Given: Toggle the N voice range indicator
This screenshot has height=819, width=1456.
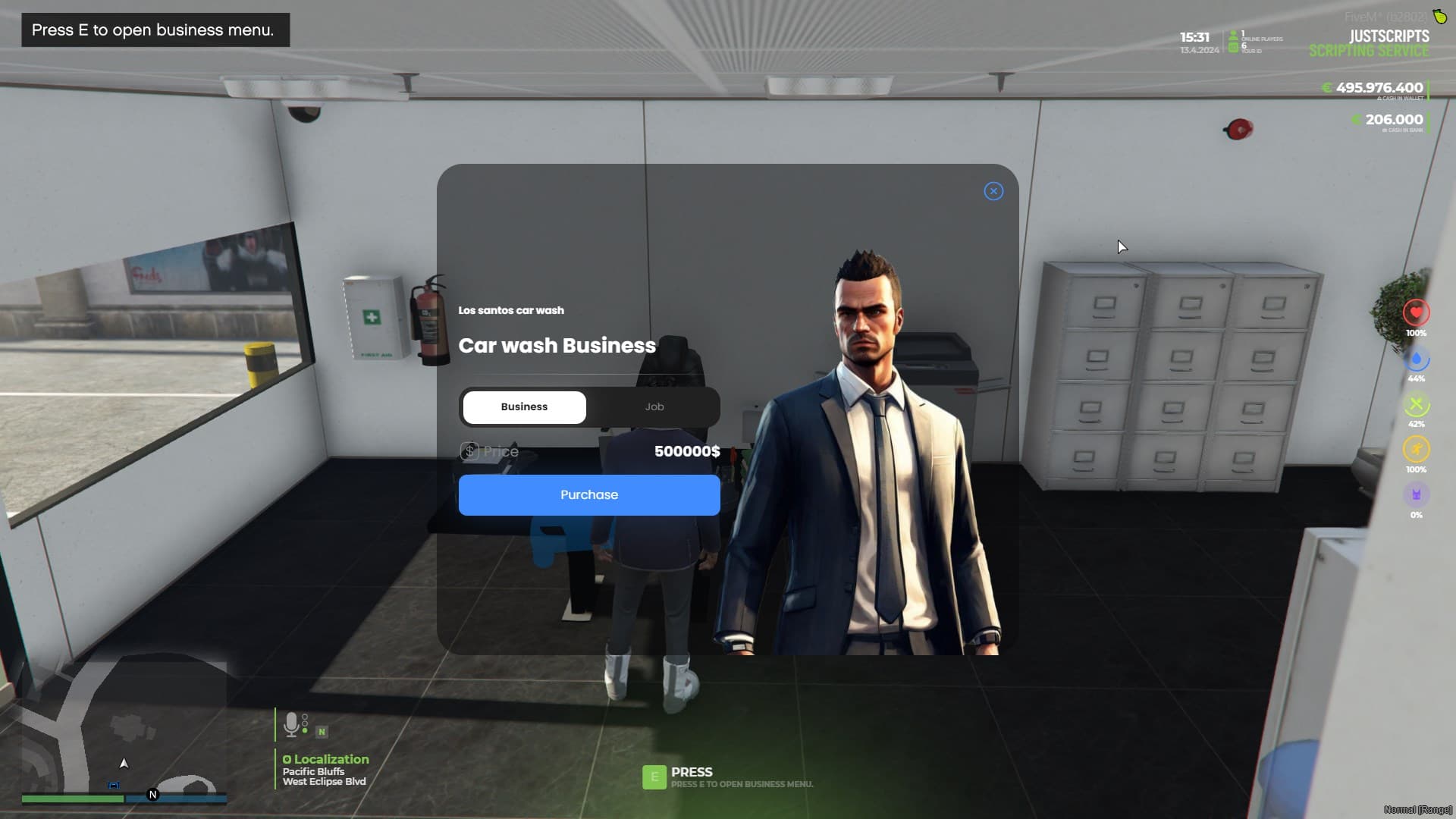Looking at the screenshot, I should 322,731.
